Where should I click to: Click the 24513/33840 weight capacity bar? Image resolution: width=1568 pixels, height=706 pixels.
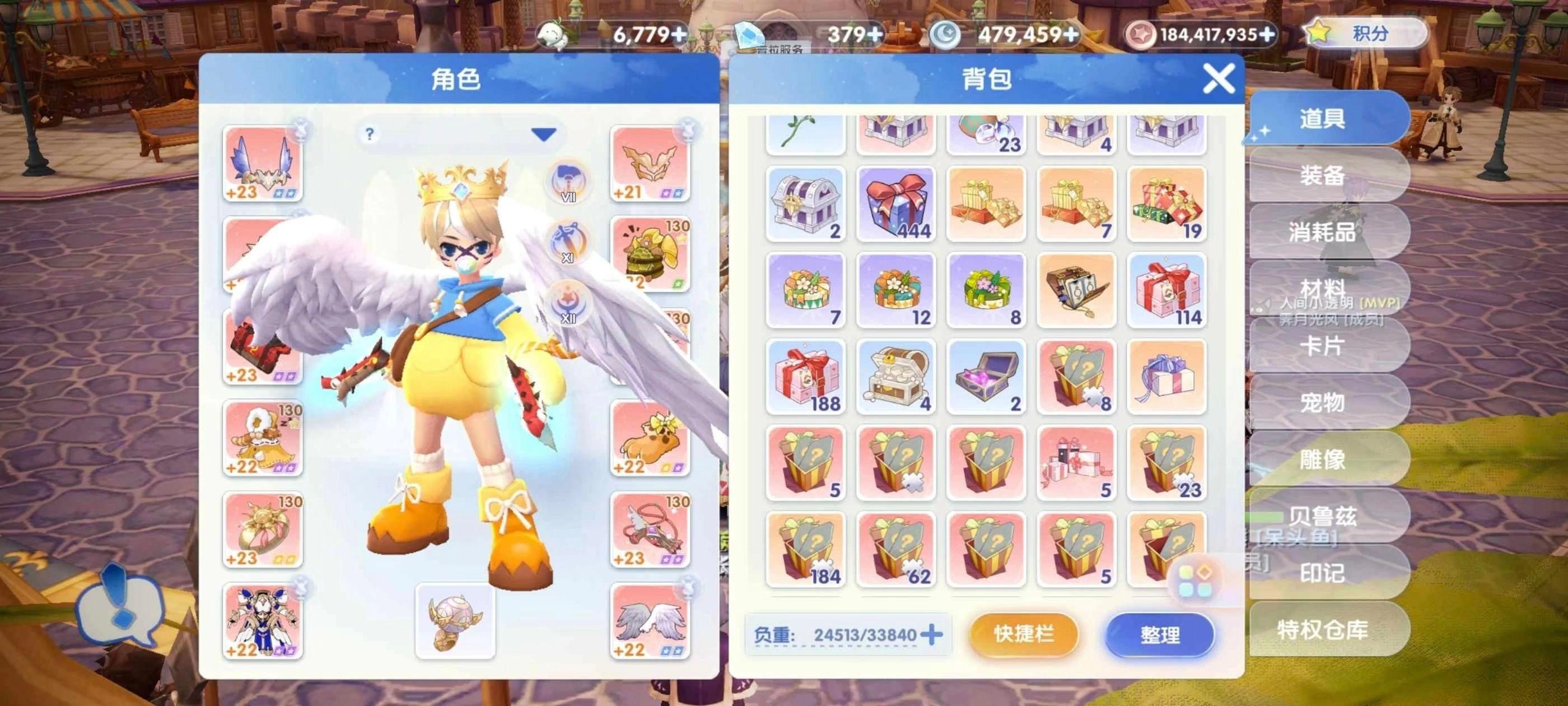(x=867, y=635)
